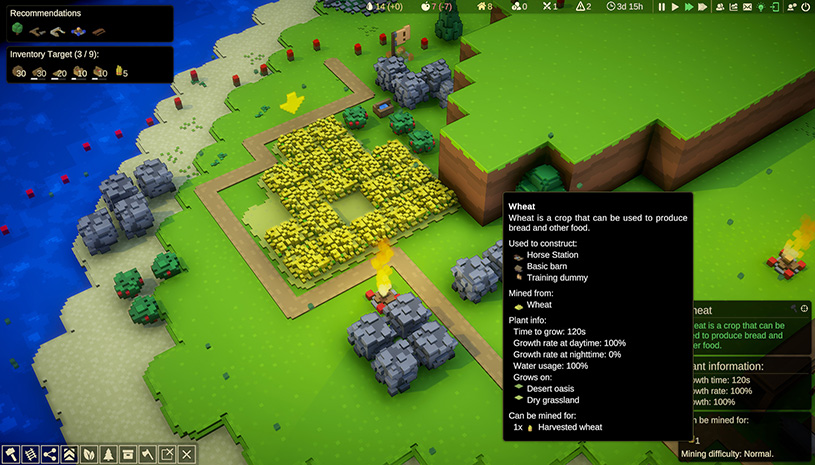Click the X cancel tool button
Image resolution: width=815 pixels, height=465 pixels.
(186, 454)
